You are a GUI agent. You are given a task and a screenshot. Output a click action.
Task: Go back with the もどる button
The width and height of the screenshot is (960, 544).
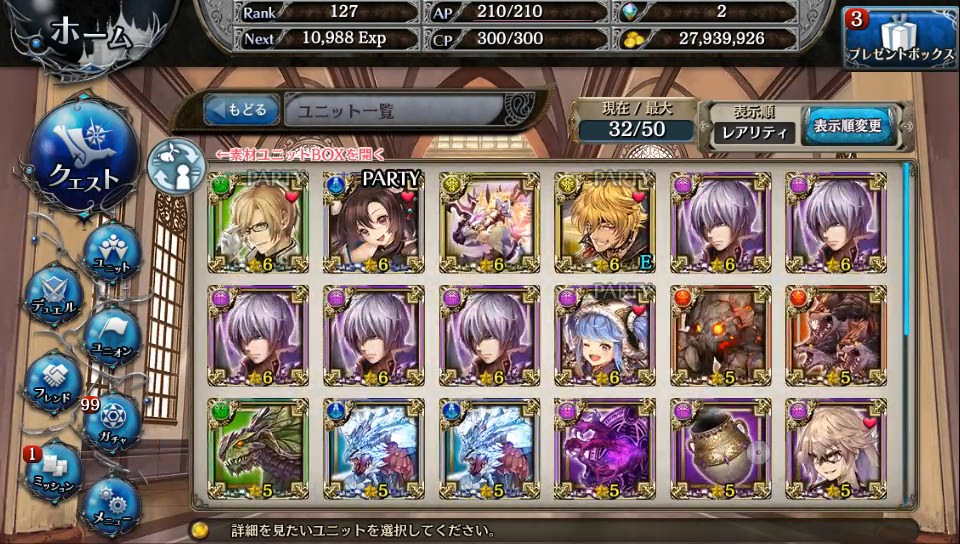point(241,110)
